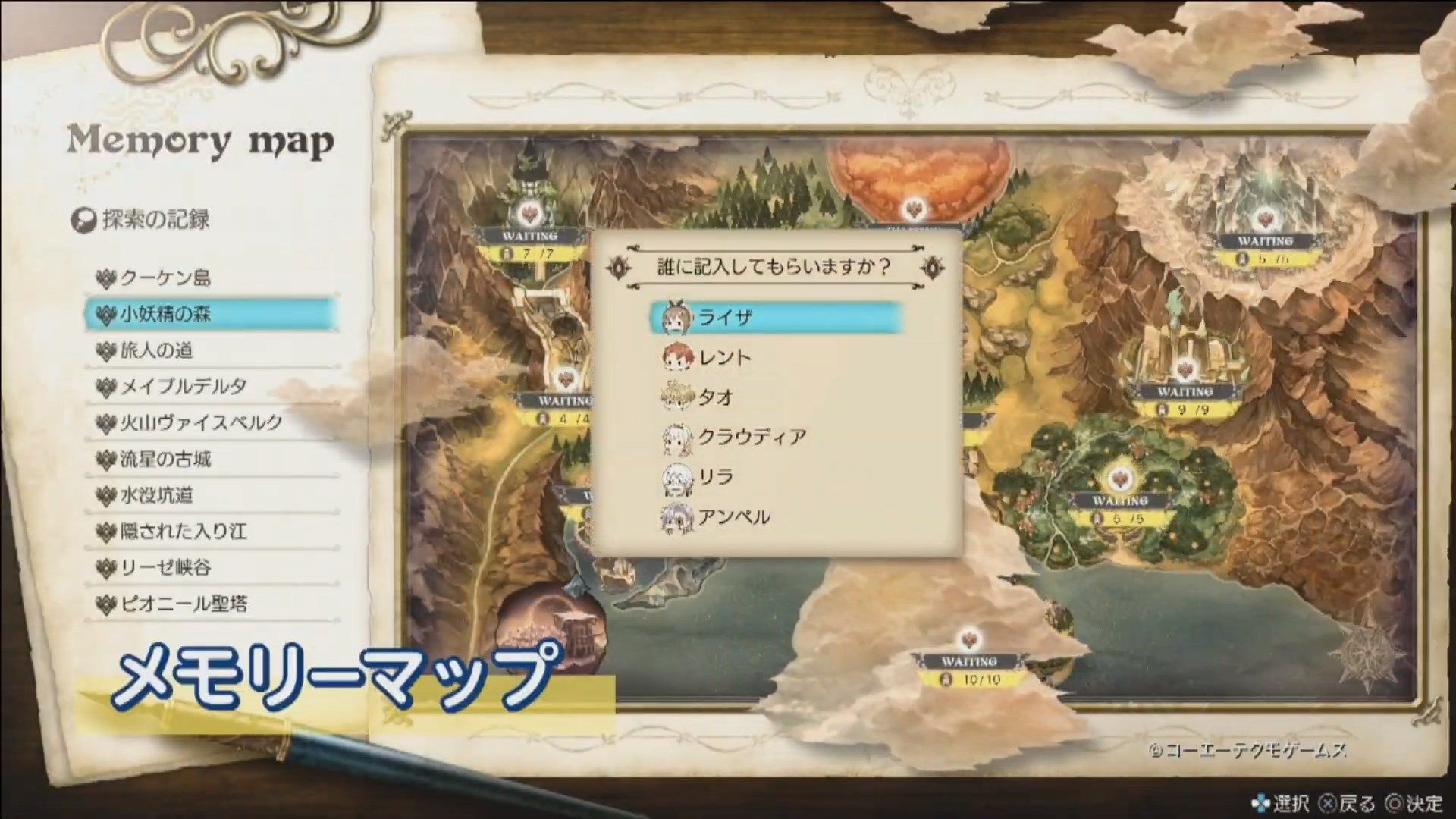The height and width of the screenshot is (819, 1456).
Task: Select 小妖精の森 in the exploration list
Action: pyautogui.click(x=167, y=315)
